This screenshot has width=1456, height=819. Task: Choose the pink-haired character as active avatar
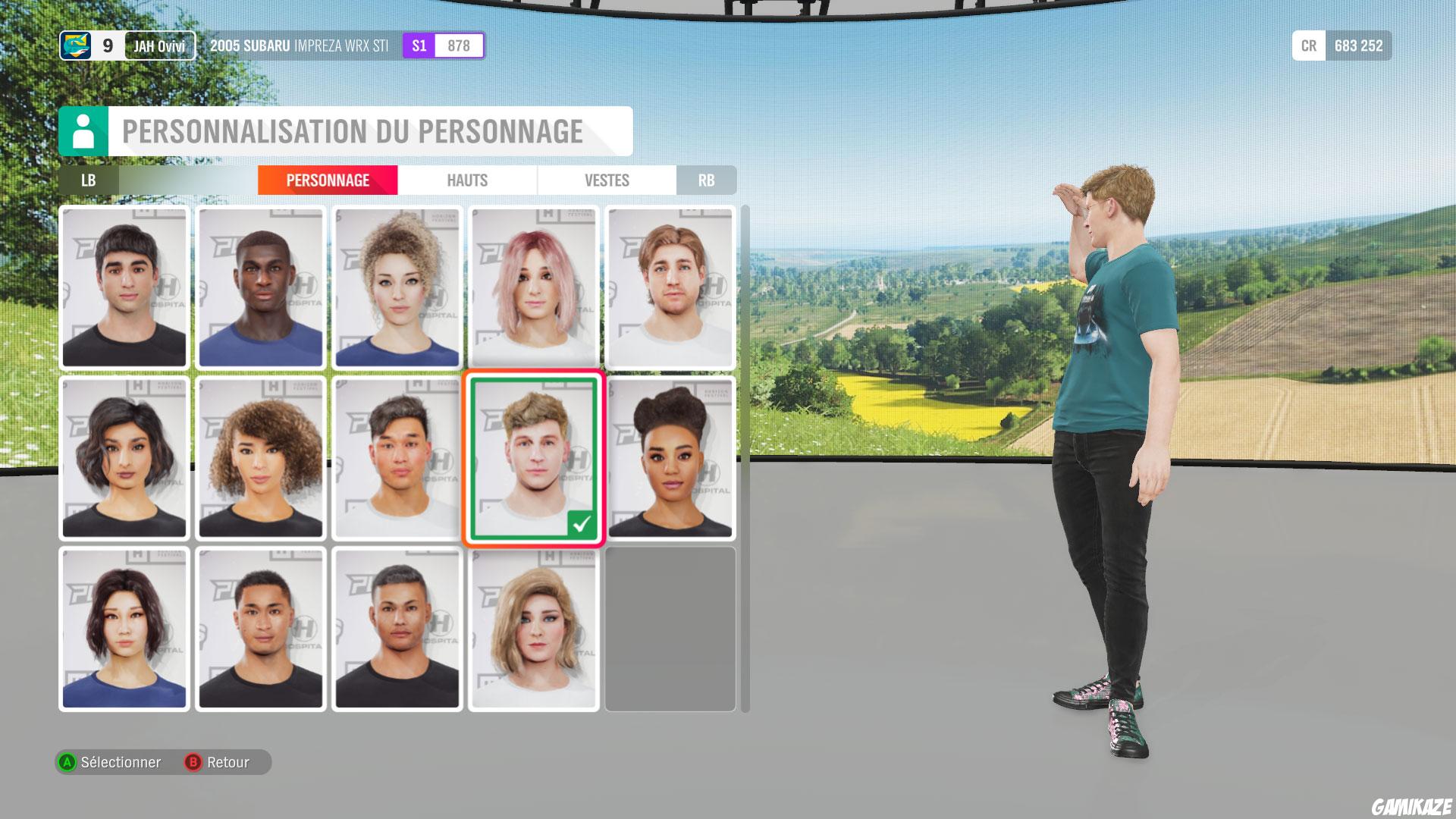coord(533,288)
